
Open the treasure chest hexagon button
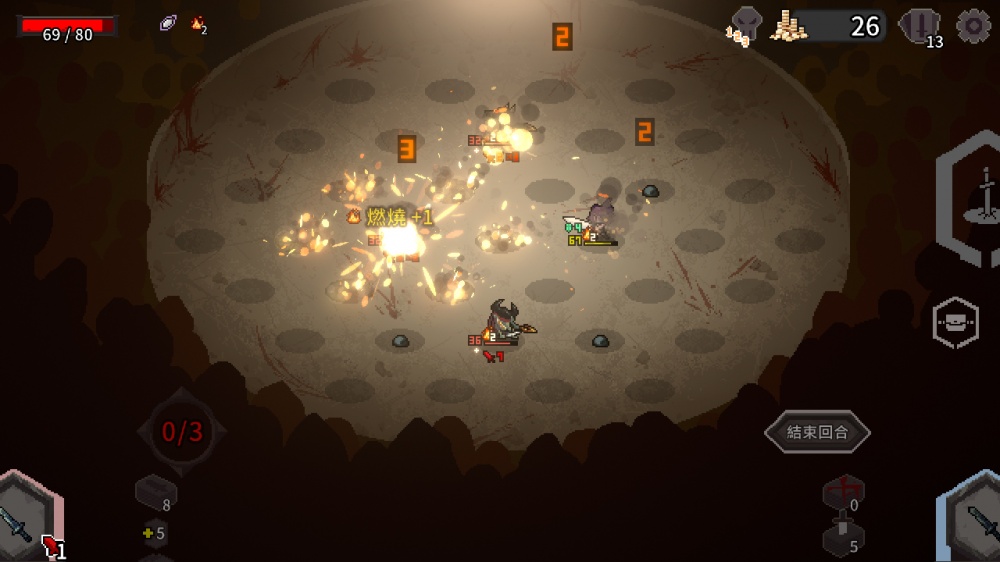point(955,322)
